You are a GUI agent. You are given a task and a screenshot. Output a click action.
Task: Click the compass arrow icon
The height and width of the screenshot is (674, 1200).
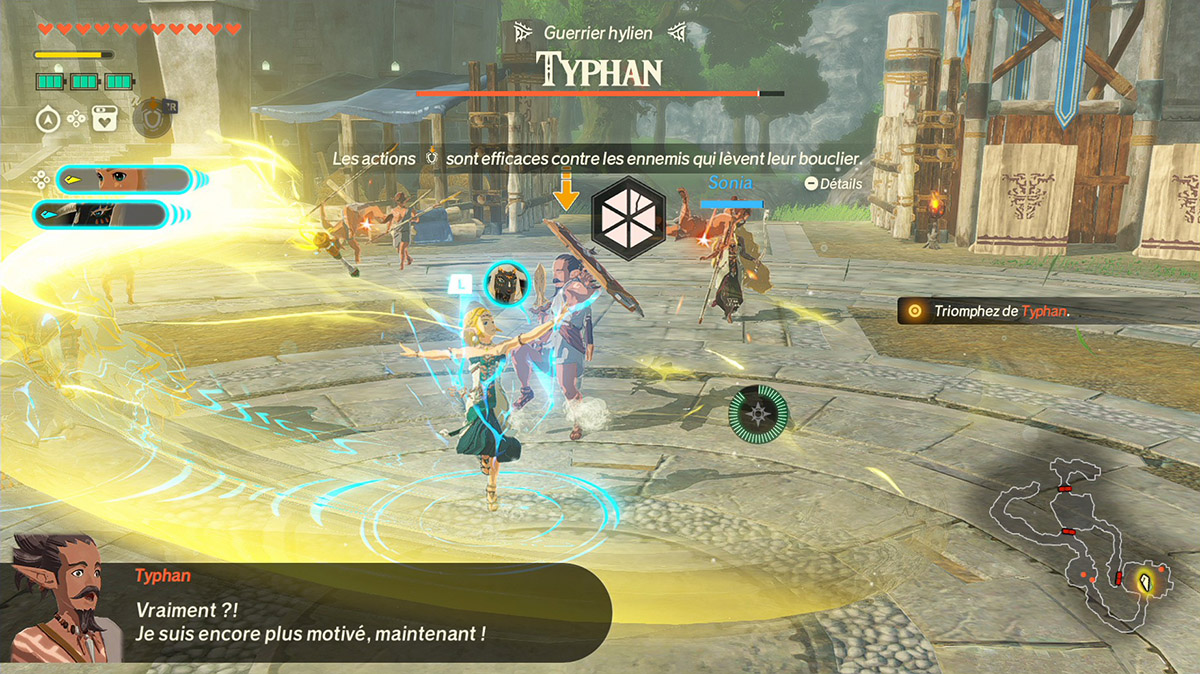pos(48,119)
